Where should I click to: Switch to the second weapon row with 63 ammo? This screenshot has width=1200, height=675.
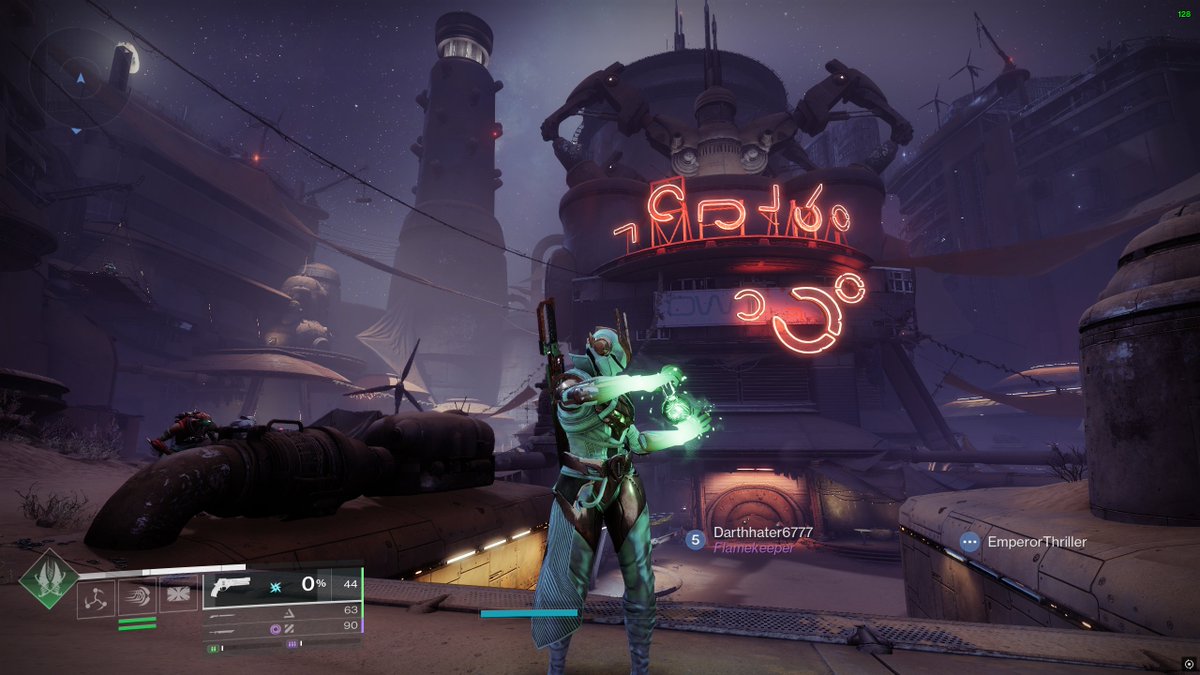pos(282,609)
